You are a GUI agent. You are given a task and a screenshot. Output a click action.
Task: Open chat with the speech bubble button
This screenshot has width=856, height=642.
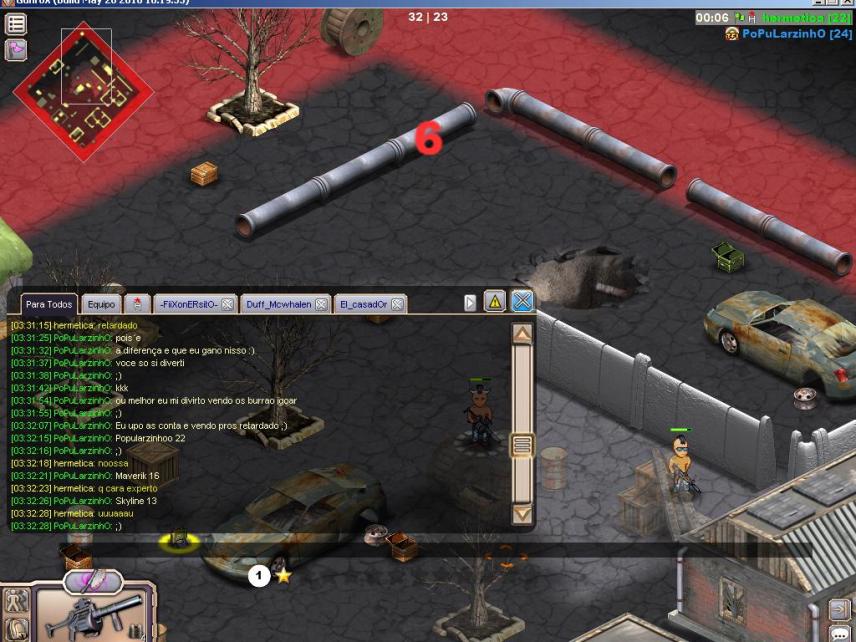click(x=839, y=632)
